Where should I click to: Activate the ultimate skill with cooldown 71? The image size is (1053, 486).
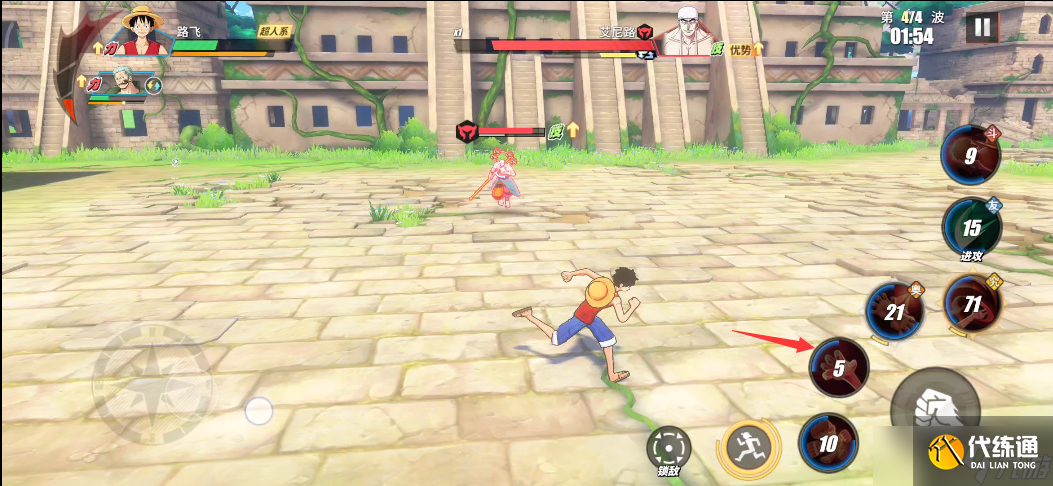(971, 304)
